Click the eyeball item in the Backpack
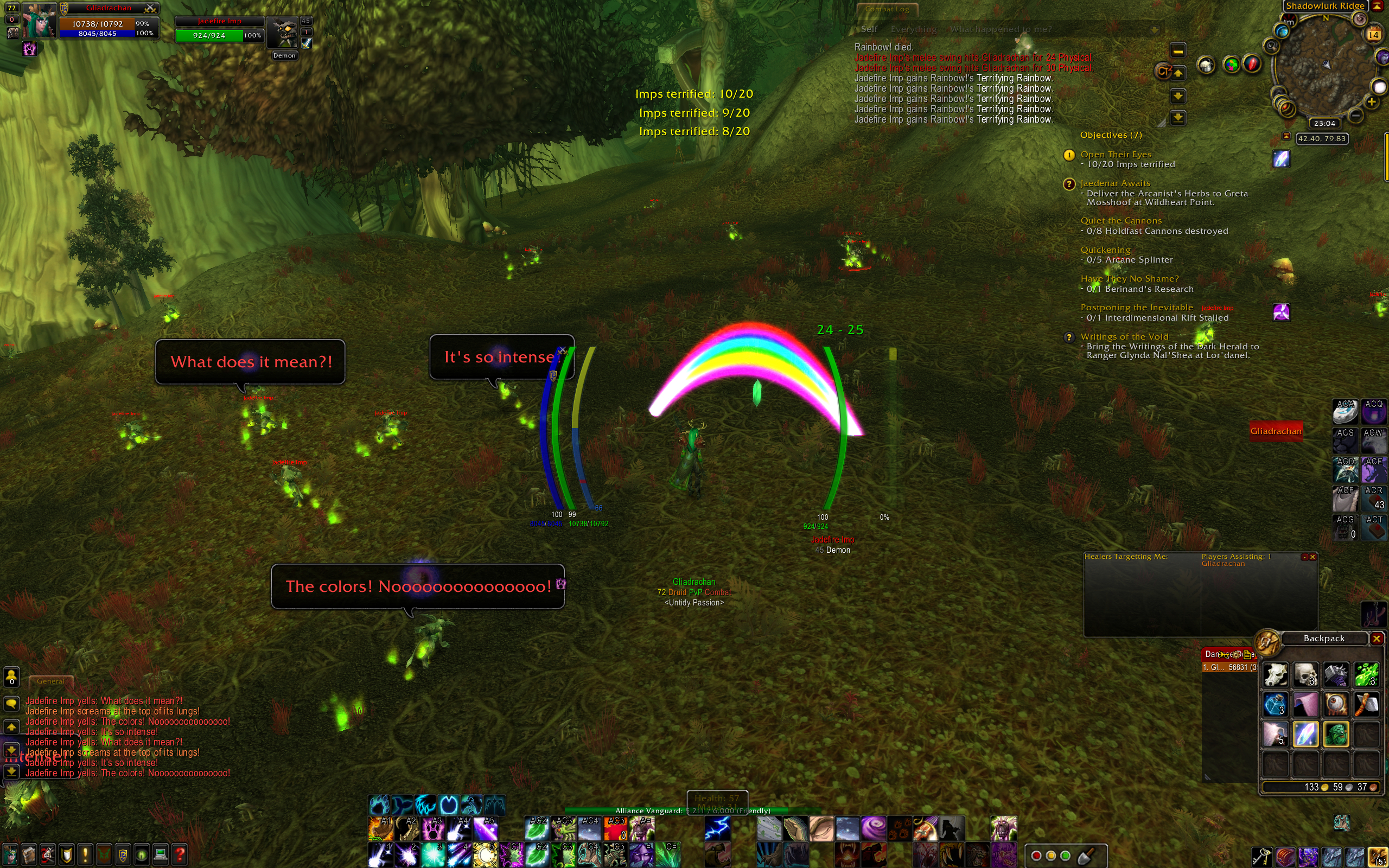This screenshot has width=1389, height=868. (1336, 704)
